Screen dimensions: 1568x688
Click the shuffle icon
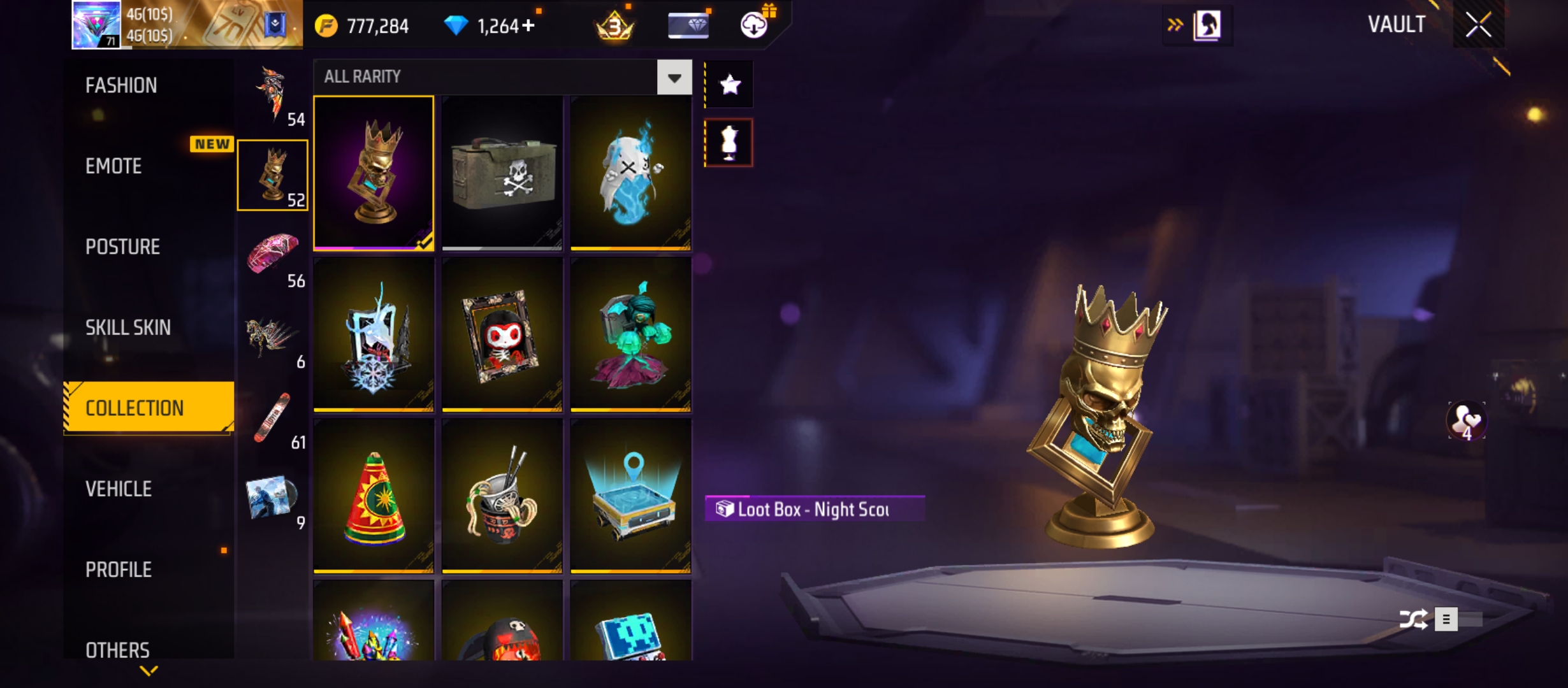[1413, 619]
